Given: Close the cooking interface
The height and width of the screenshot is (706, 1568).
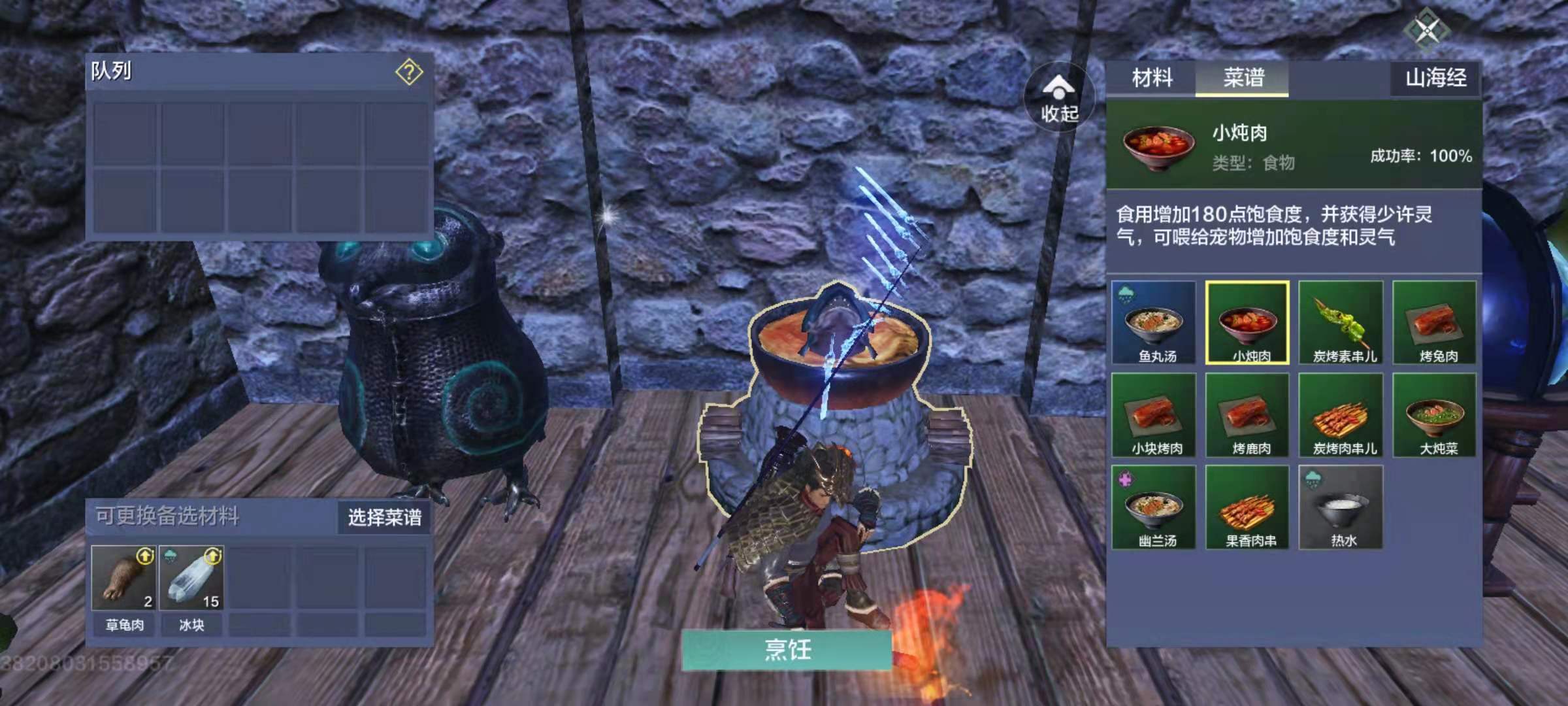Looking at the screenshot, I should 1427,29.
